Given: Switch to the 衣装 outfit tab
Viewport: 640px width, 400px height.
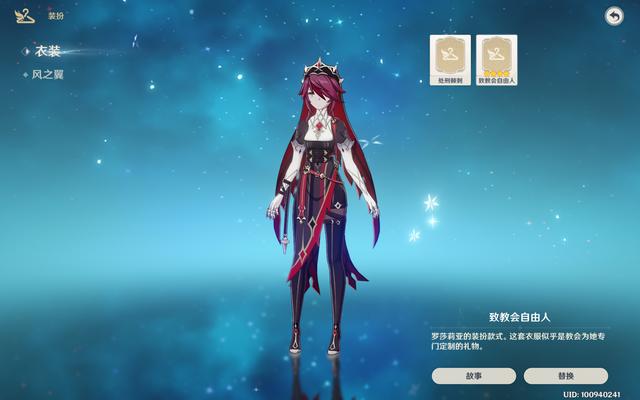Looking at the screenshot, I should [x=47, y=51].
